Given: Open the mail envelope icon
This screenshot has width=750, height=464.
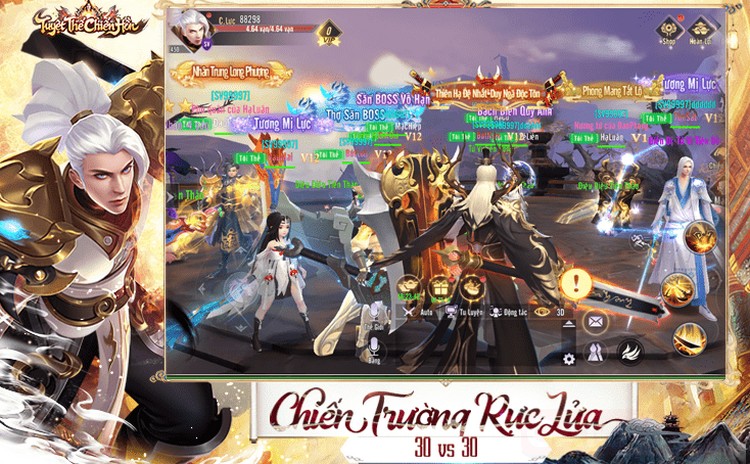Looking at the screenshot, I should tap(594, 321).
